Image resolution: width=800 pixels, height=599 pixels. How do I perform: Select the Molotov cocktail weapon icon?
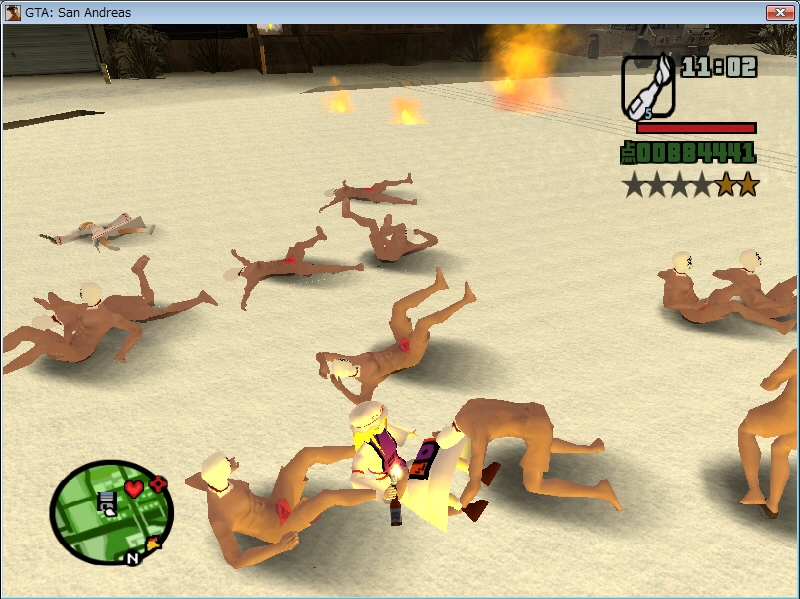648,85
